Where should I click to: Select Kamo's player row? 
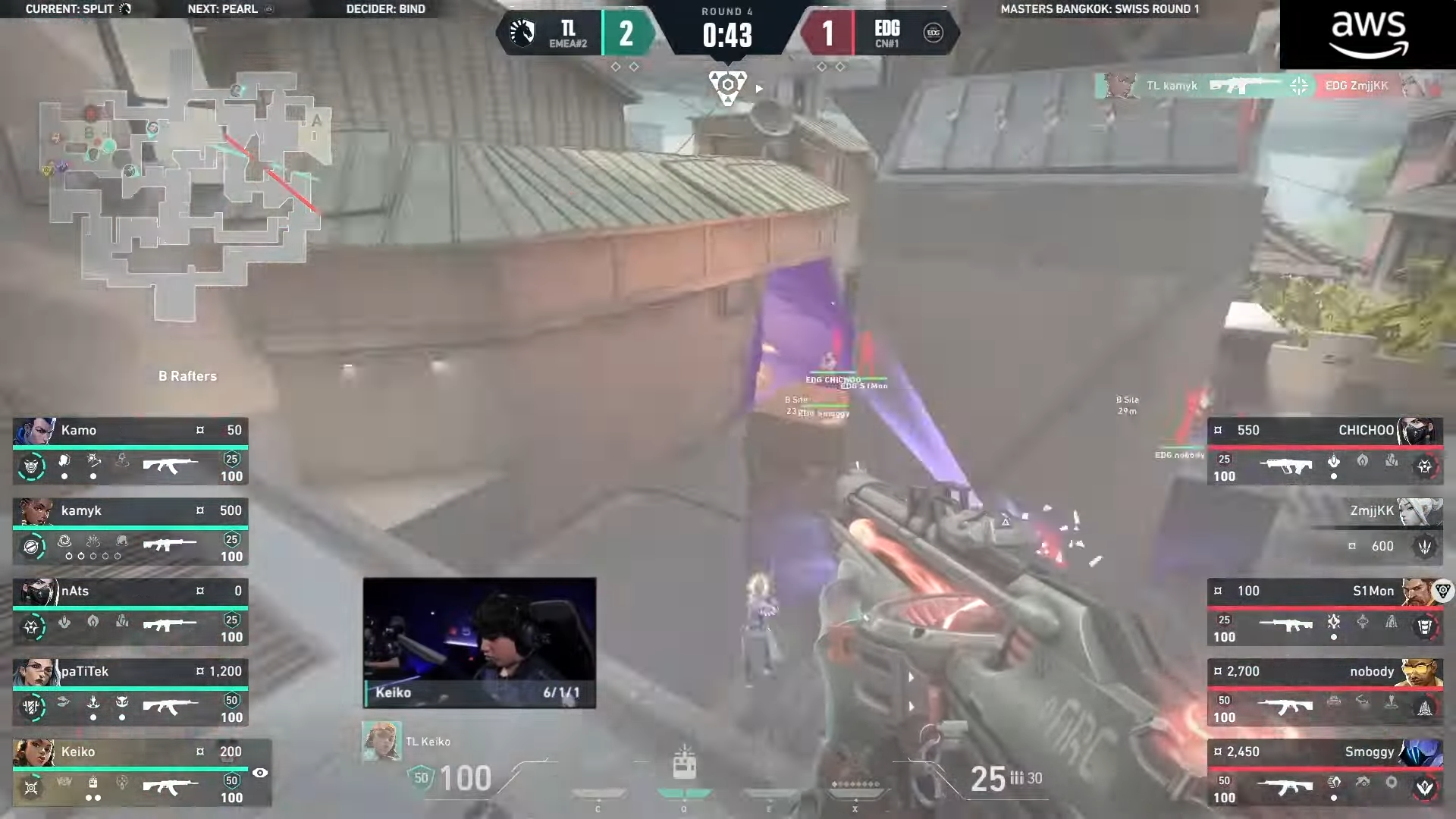pyautogui.click(x=130, y=453)
